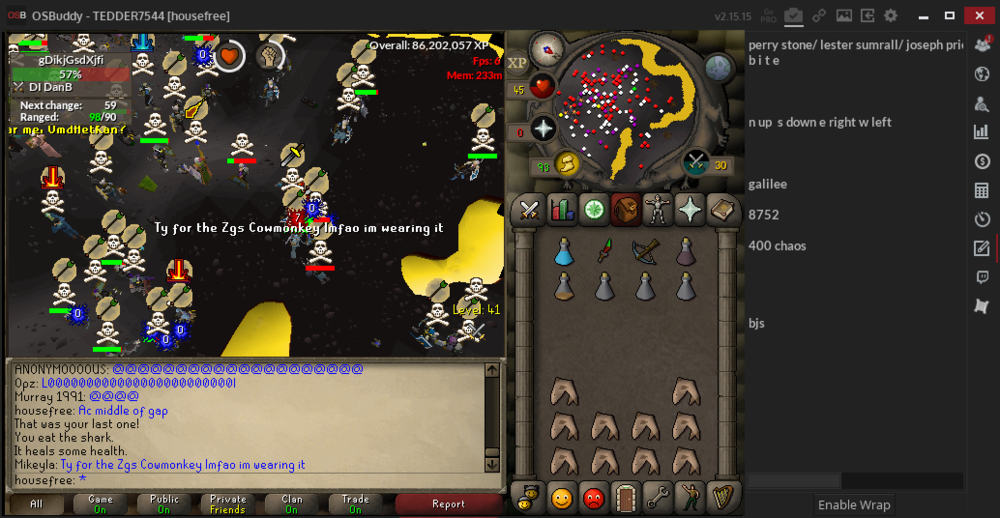Select the poisoned dagger inventory item
Image resolution: width=1000 pixels, height=518 pixels.
pyautogui.click(x=604, y=252)
